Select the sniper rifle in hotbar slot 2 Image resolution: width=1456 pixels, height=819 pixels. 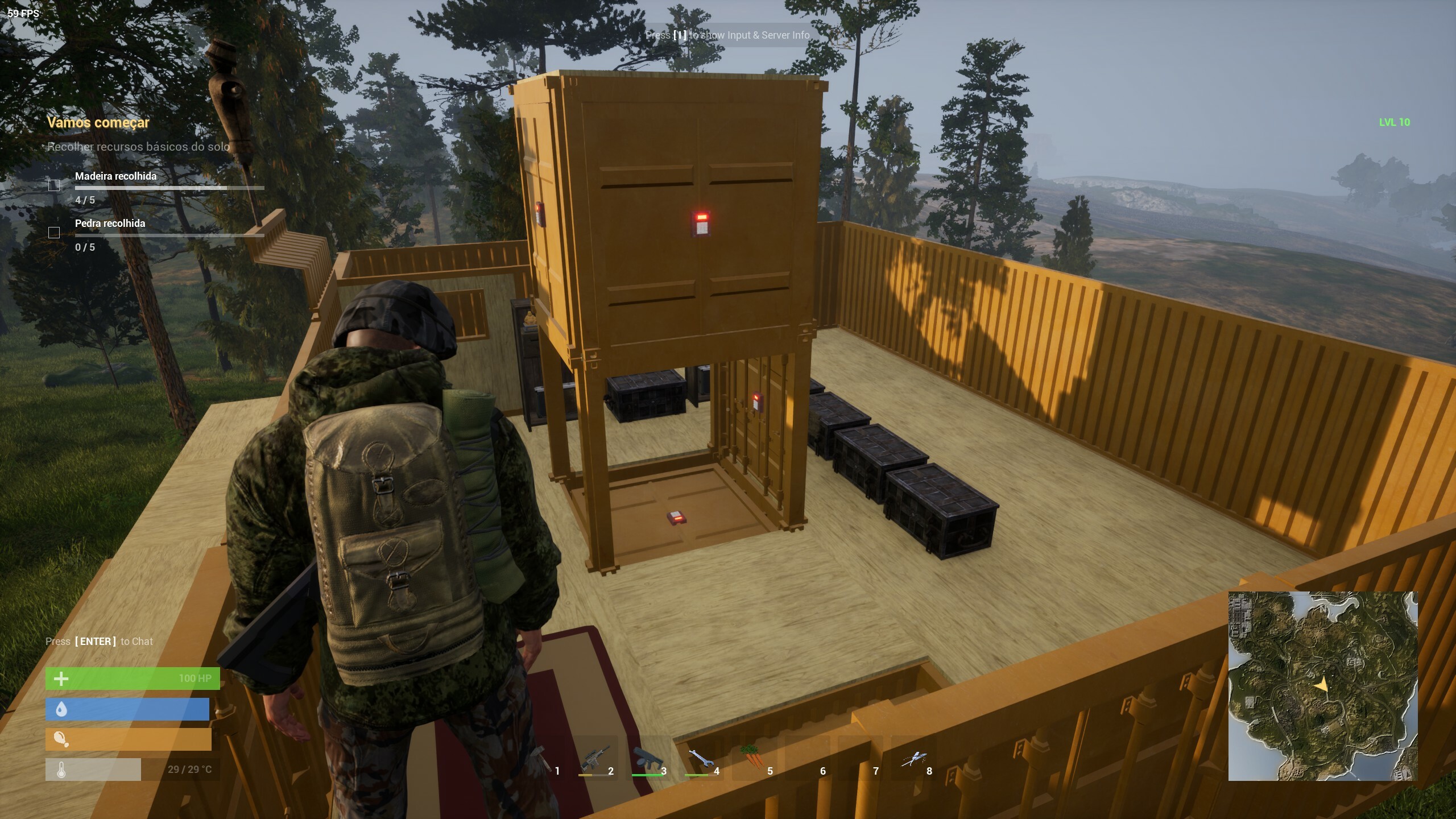tap(594, 758)
